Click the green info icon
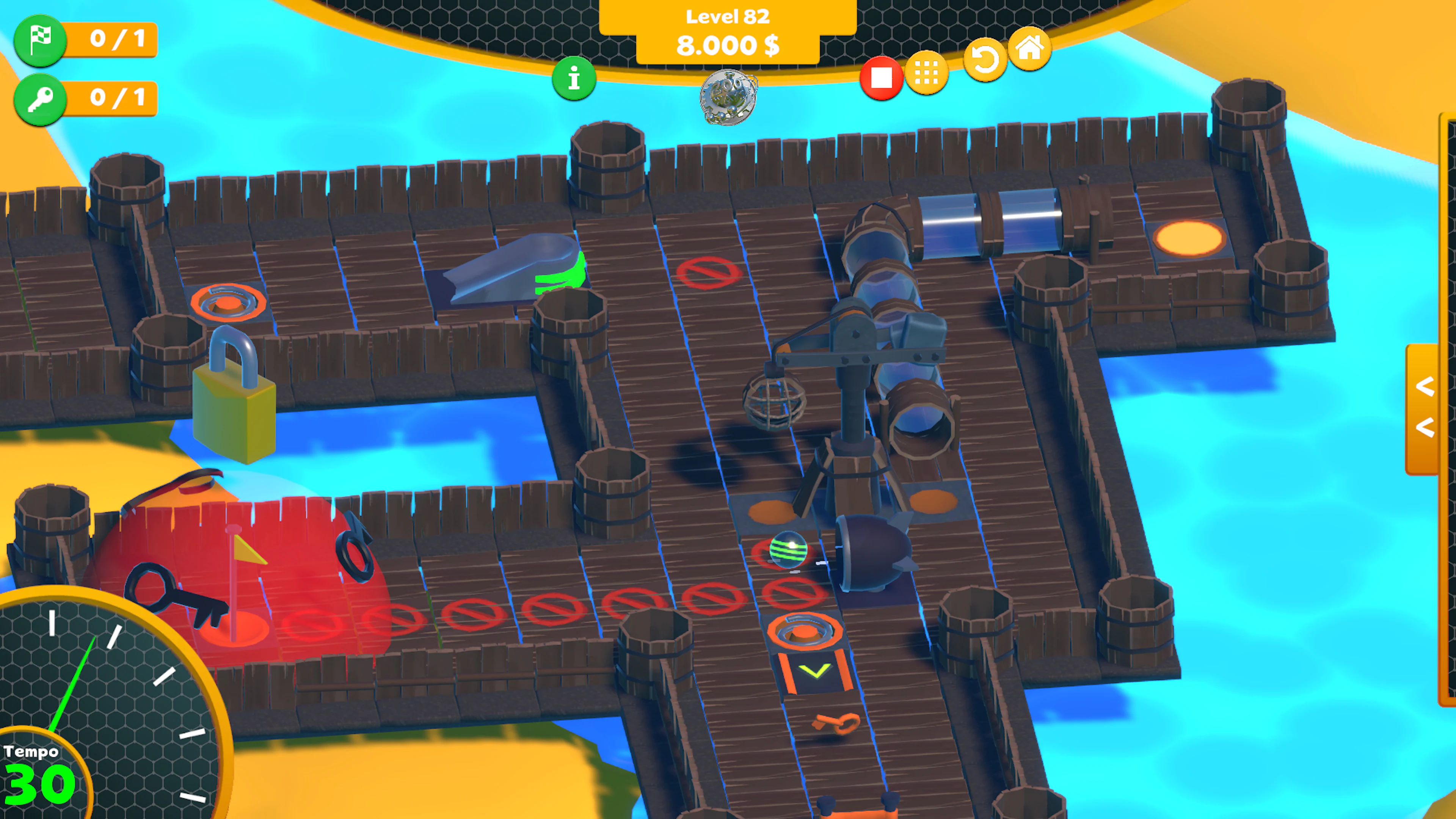The image size is (1456, 819). 574,79
